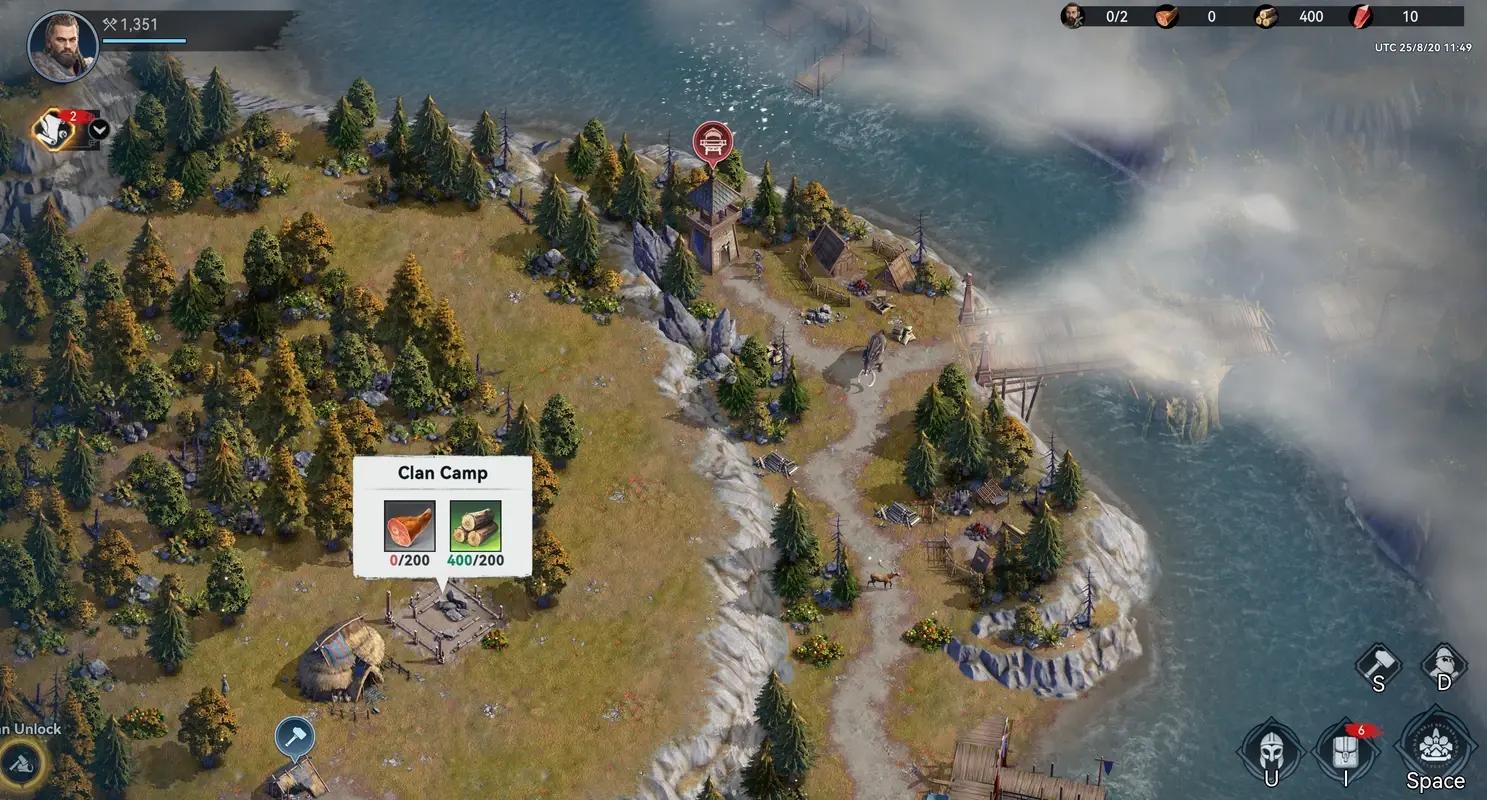Select the Clan Camp title header
The height and width of the screenshot is (800, 1487).
442,472
